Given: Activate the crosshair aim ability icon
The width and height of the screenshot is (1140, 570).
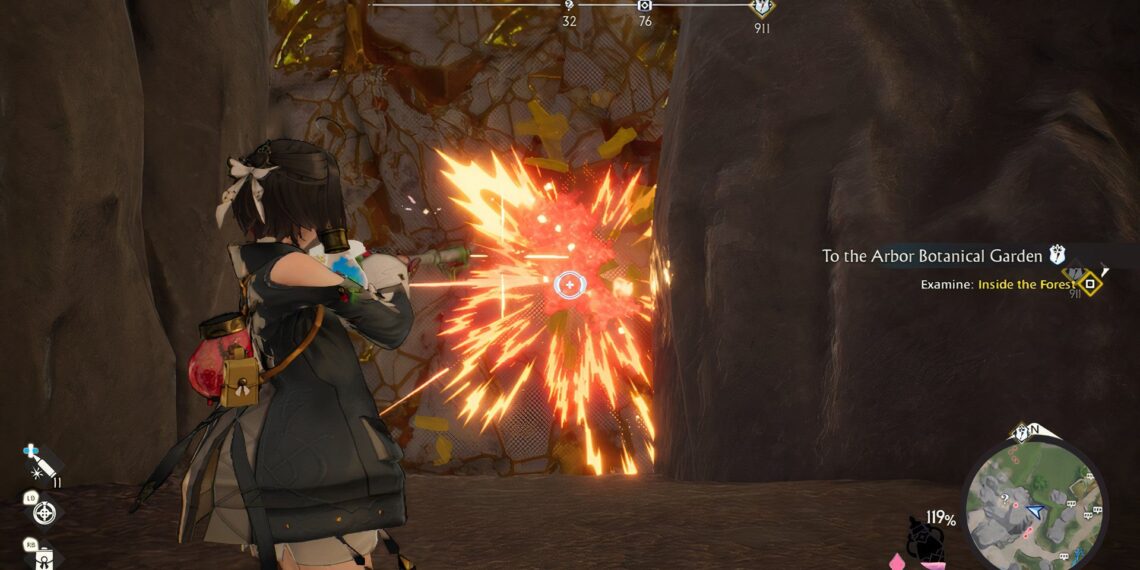Looking at the screenshot, I should click(44, 512).
